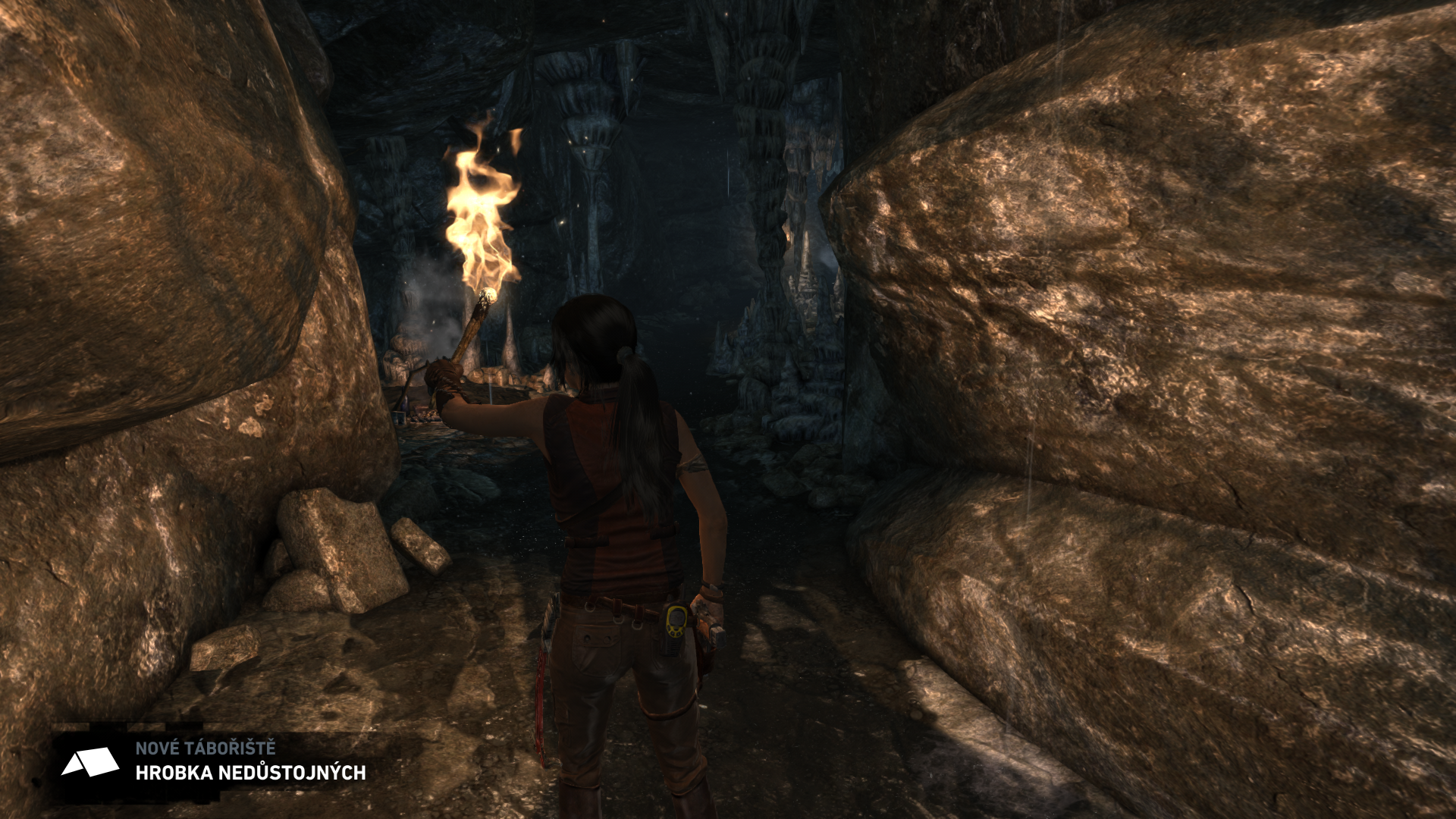
Task: Click the tent icon in the new camp notification
Action: click(x=89, y=762)
